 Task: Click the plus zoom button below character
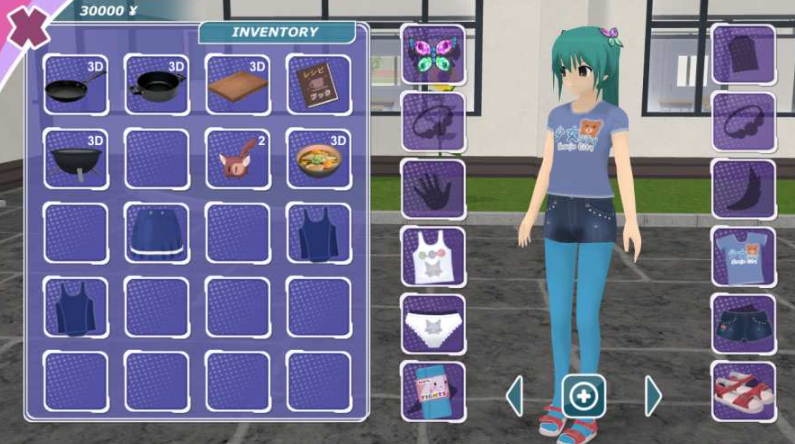click(x=583, y=396)
